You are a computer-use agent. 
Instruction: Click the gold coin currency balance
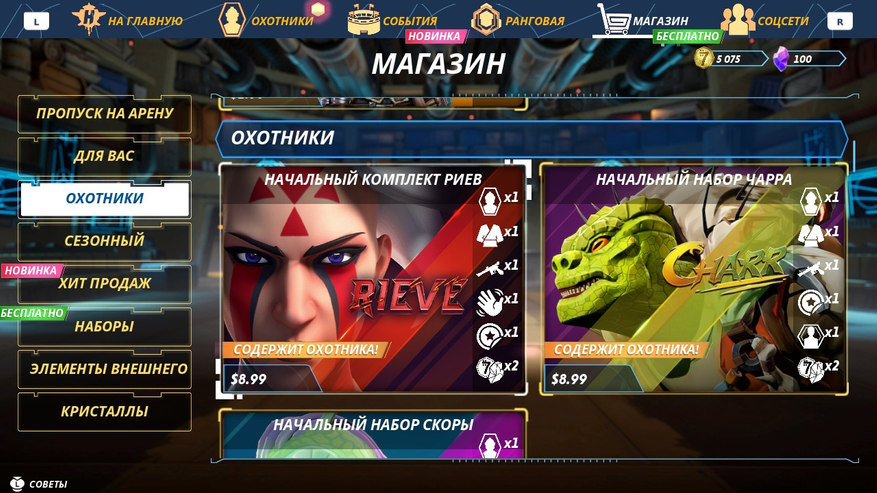tap(719, 59)
